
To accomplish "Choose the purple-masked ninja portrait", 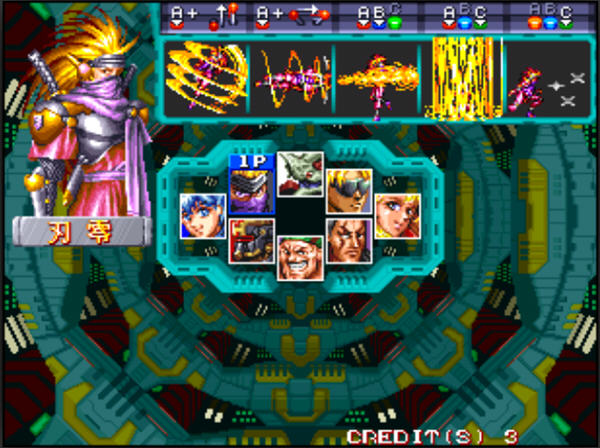I will click(250, 190).
